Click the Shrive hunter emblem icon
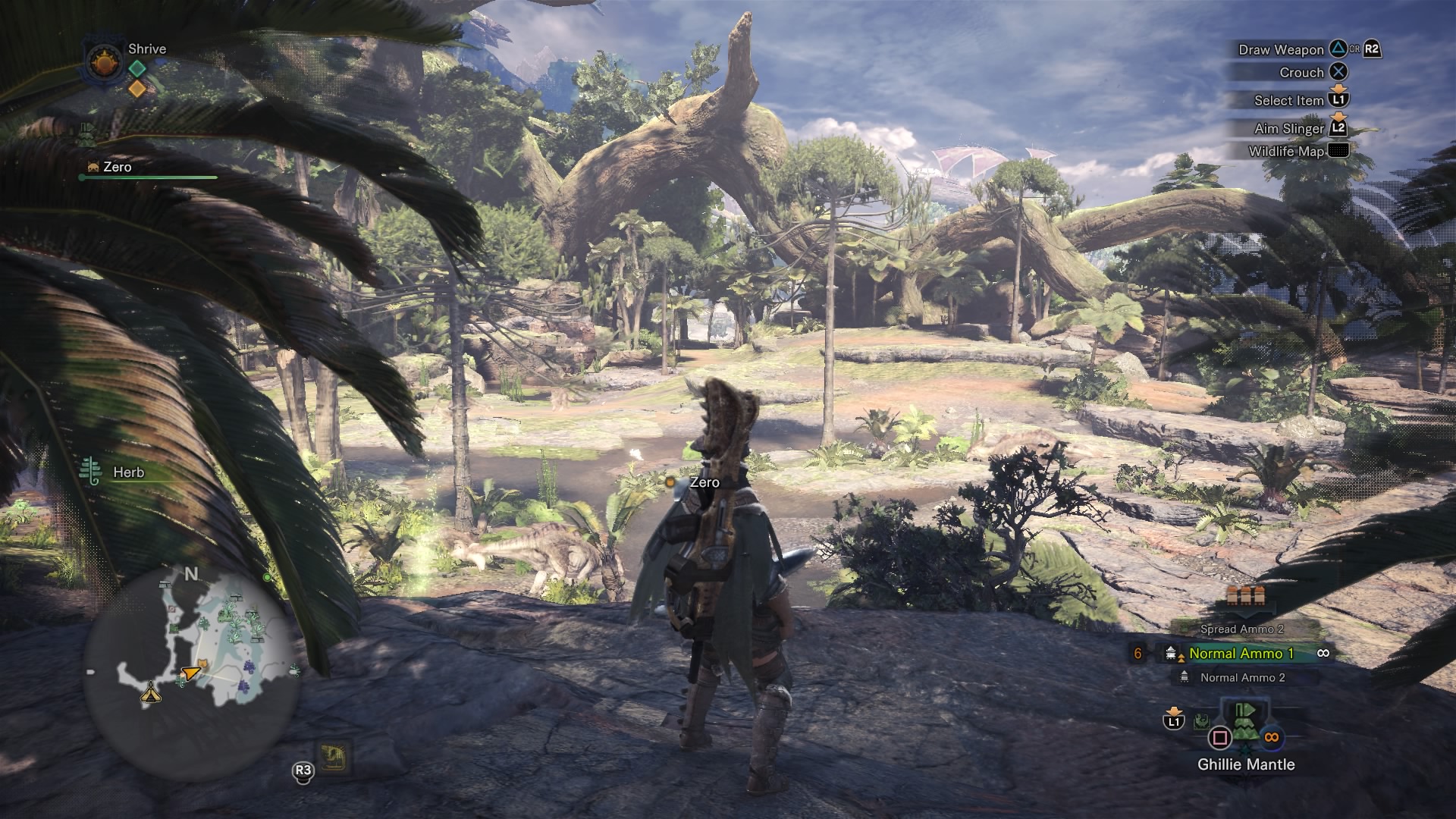Screen dimensions: 1456x819 click(x=102, y=62)
